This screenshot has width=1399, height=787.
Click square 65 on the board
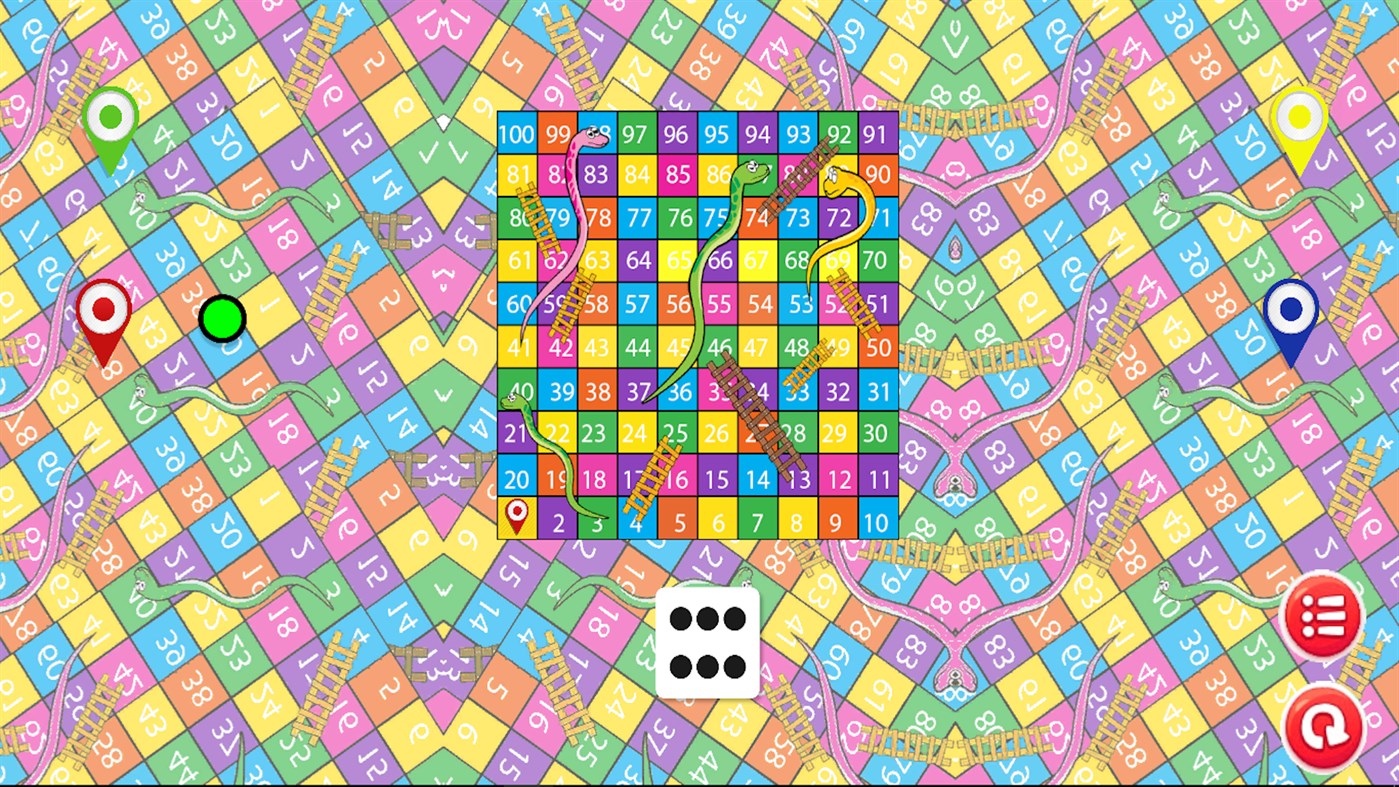click(x=677, y=261)
